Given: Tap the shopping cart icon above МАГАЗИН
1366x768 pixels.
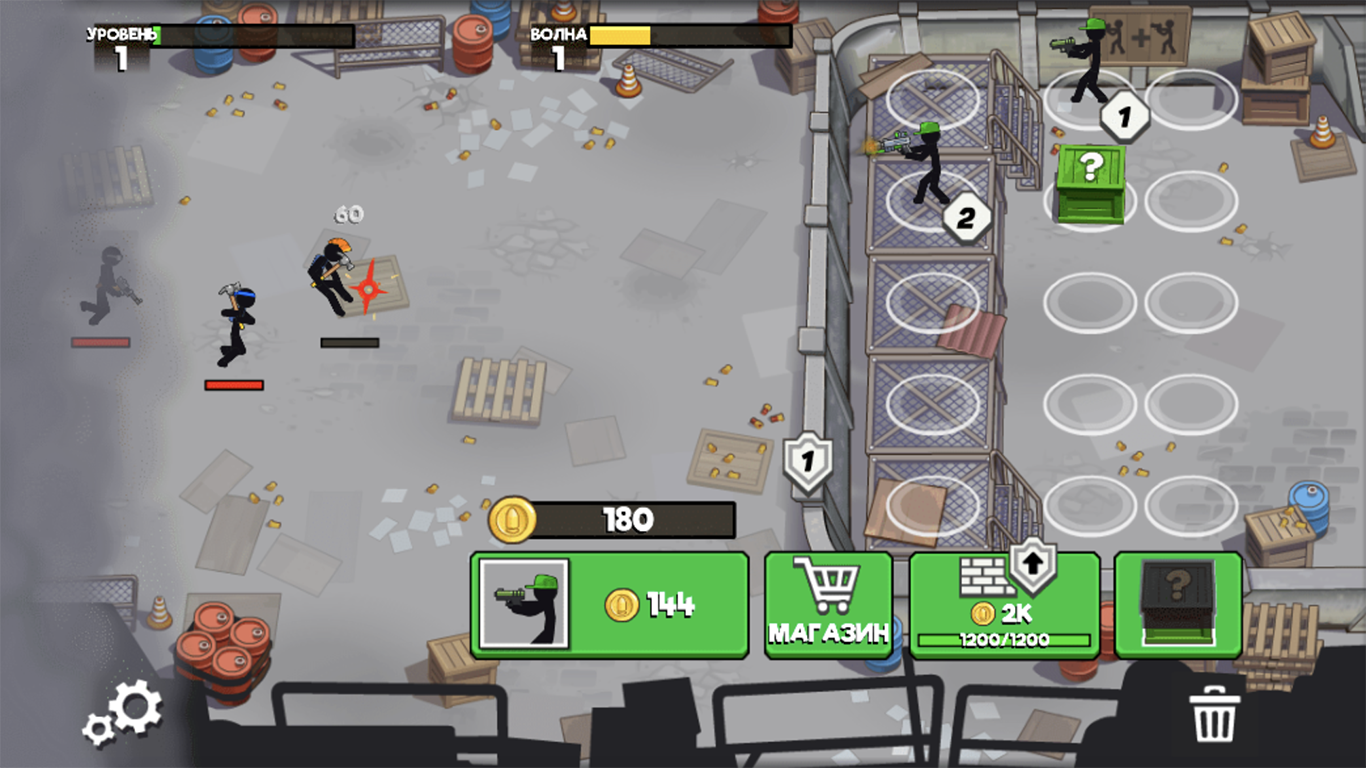Looking at the screenshot, I should (828, 582).
